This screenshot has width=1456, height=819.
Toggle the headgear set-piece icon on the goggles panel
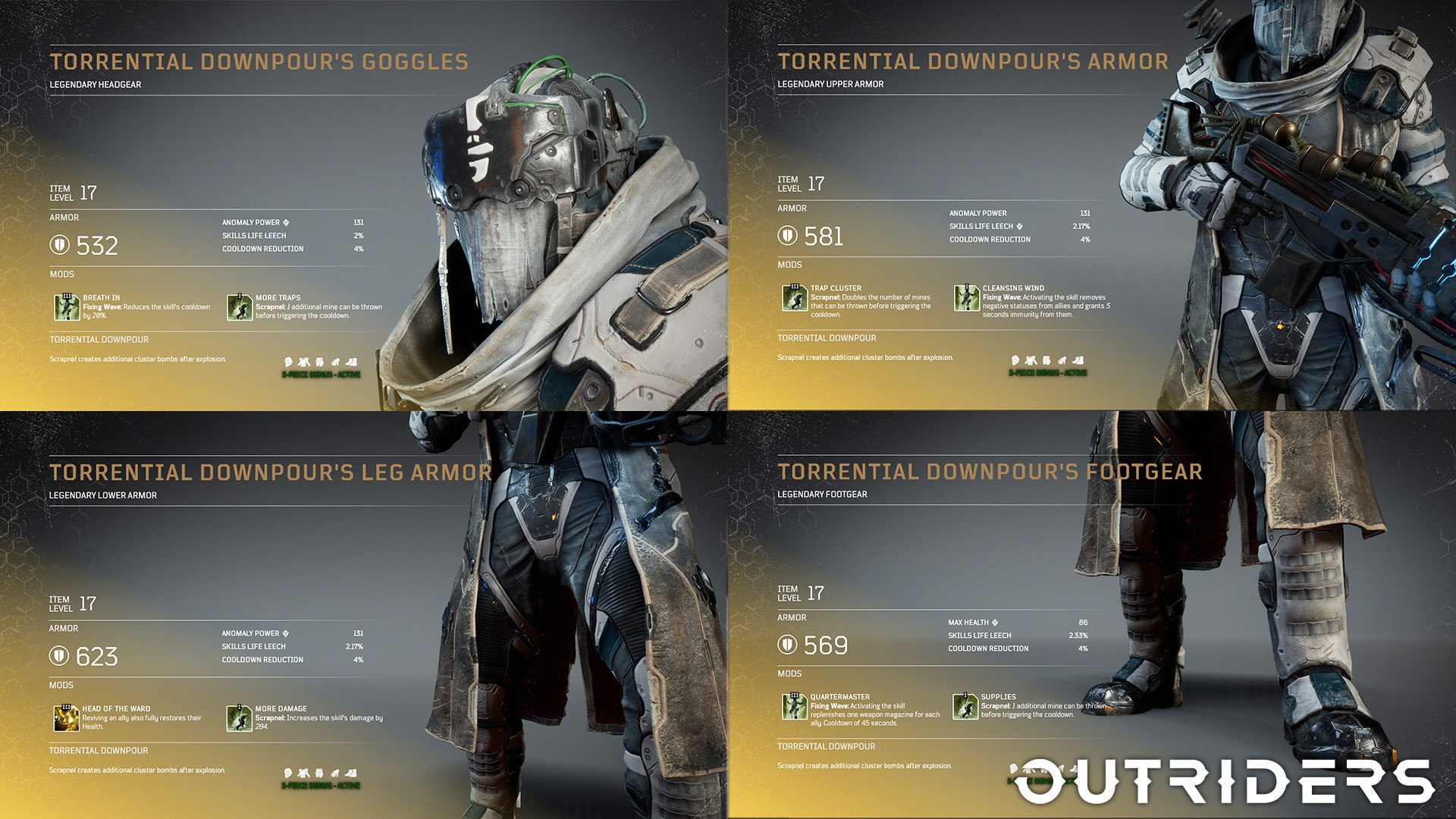(x=288, y=362)
